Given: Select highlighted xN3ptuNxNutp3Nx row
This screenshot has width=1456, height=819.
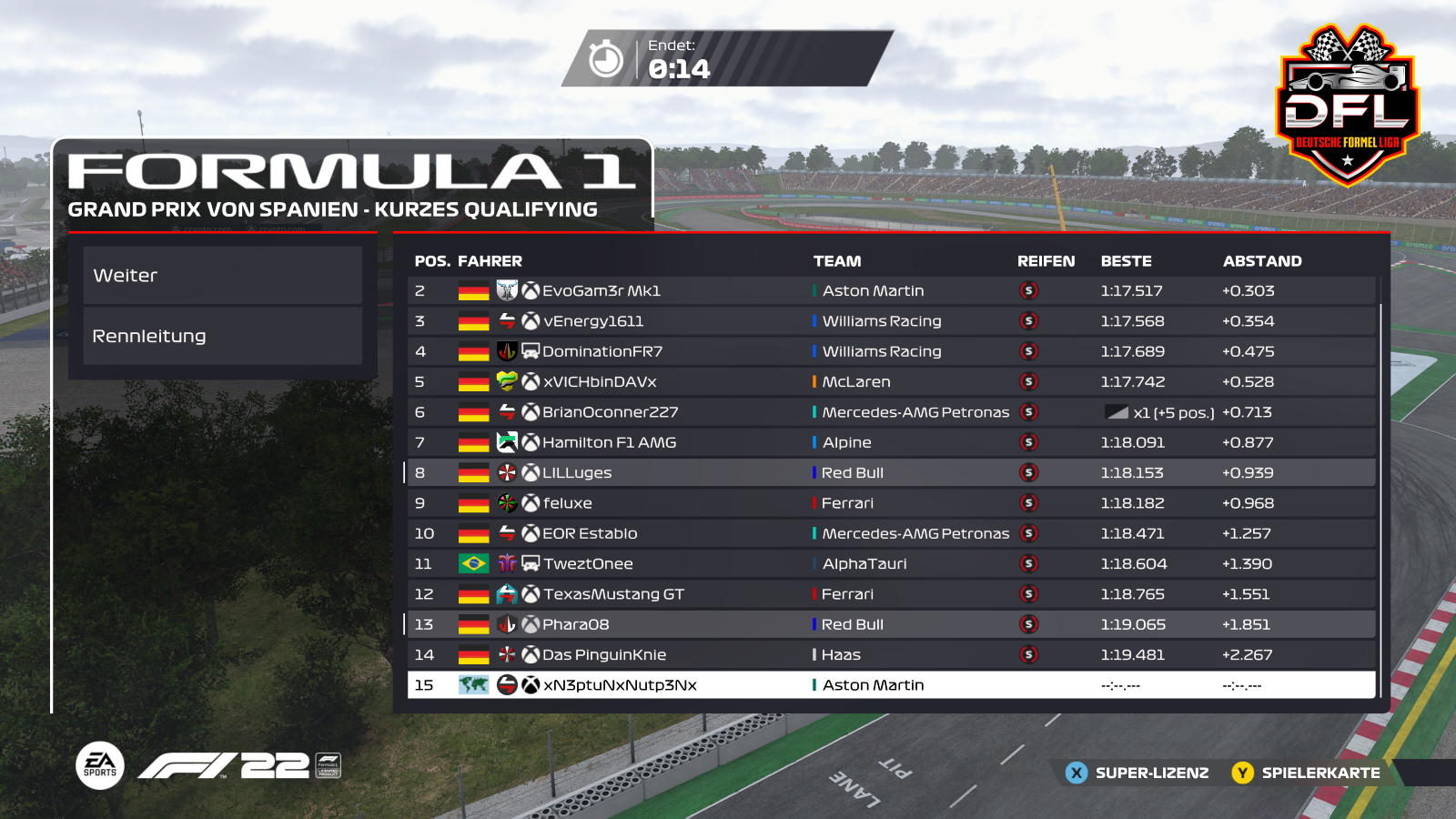Looking at the screenshot, I should click(890, 685).
